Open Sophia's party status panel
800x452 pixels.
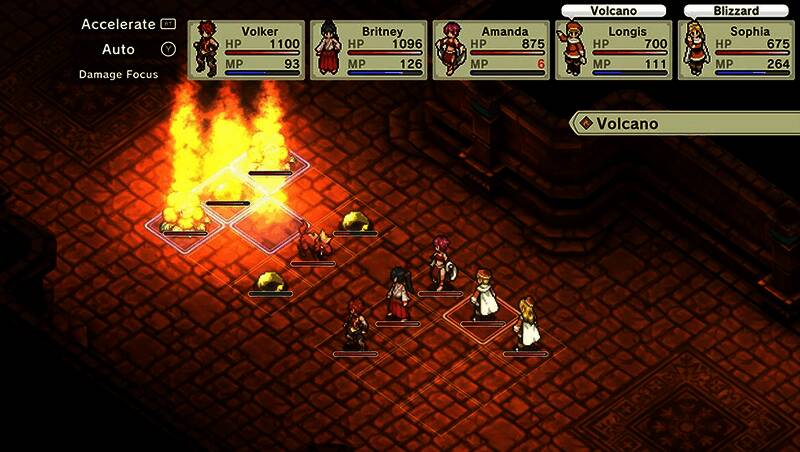[736, 50]
